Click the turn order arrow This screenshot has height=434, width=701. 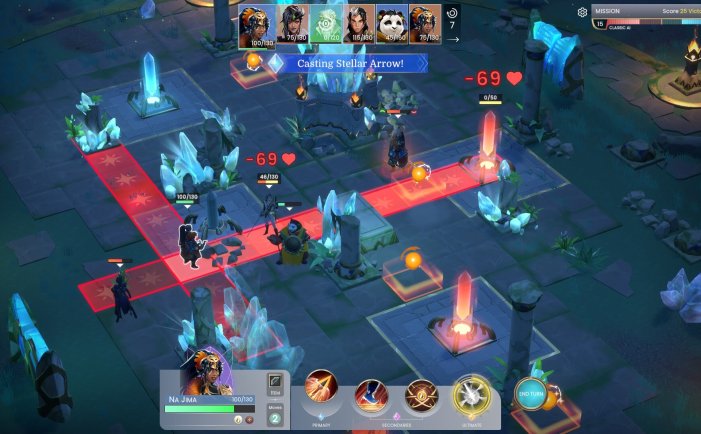click(x=452, y=39)
